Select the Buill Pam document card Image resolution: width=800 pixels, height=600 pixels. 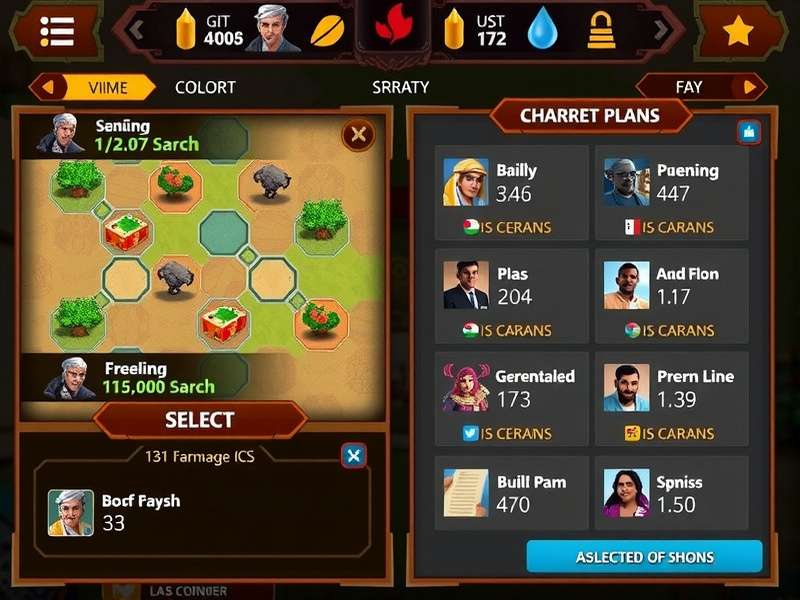(x=512, y=493)
